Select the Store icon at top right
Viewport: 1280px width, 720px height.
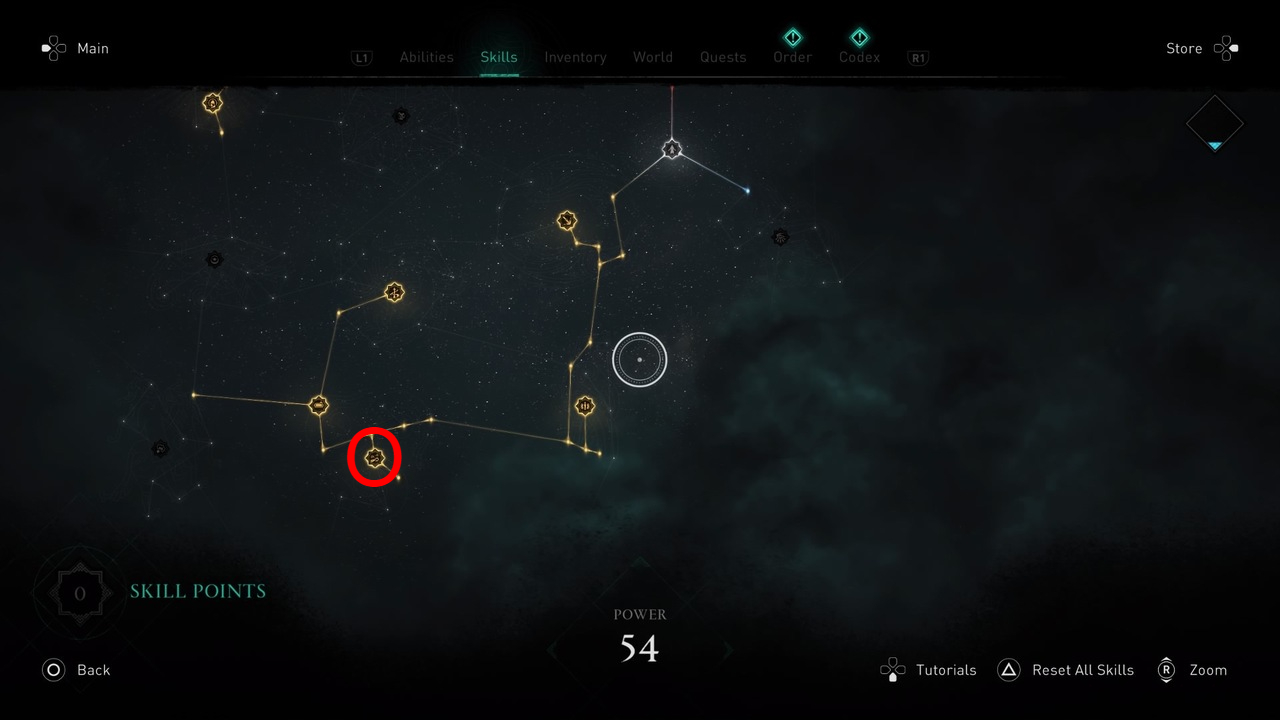tap(1226, 47)
